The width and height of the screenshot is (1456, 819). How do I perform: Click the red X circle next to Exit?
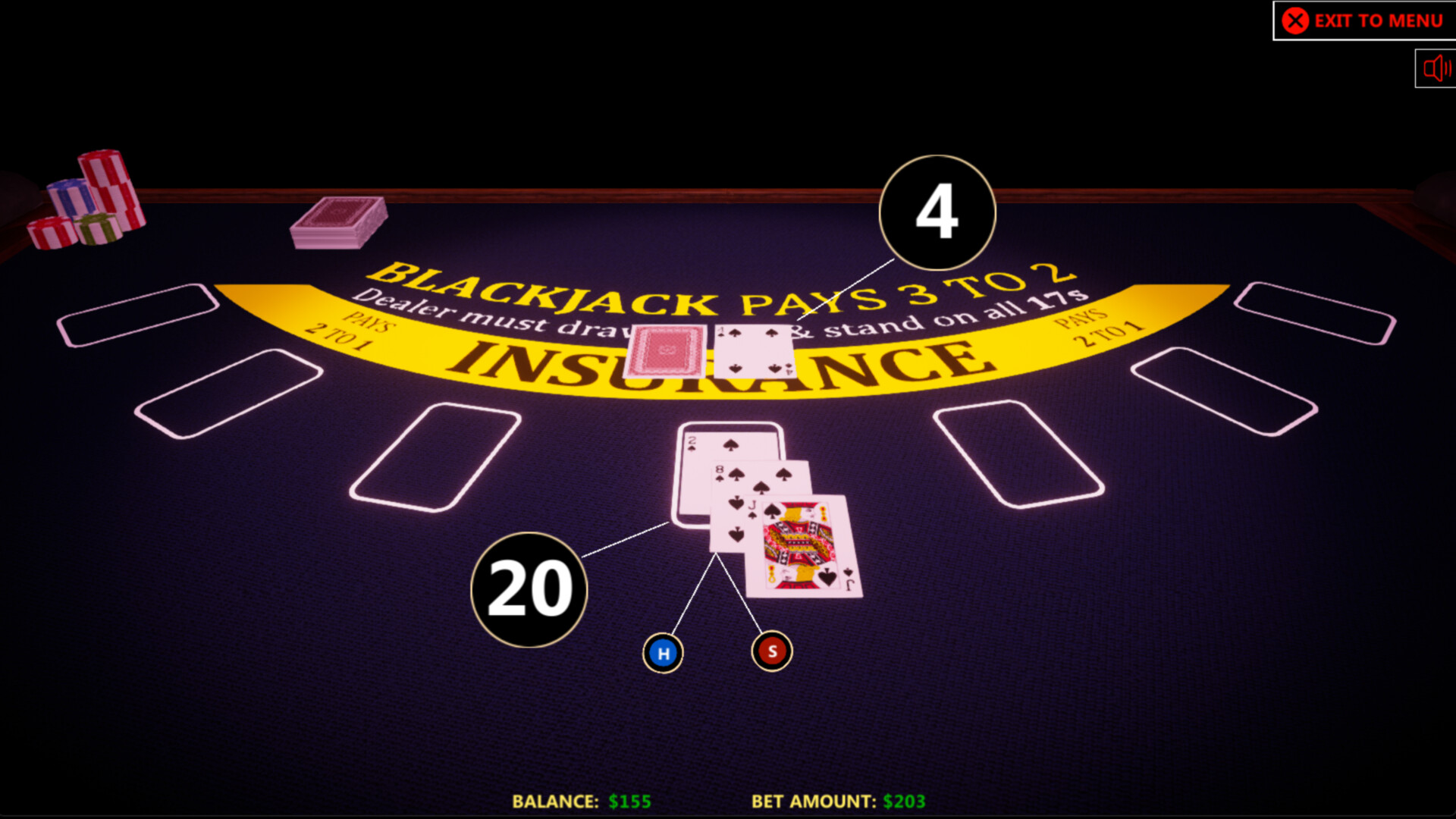(1293, 20)
